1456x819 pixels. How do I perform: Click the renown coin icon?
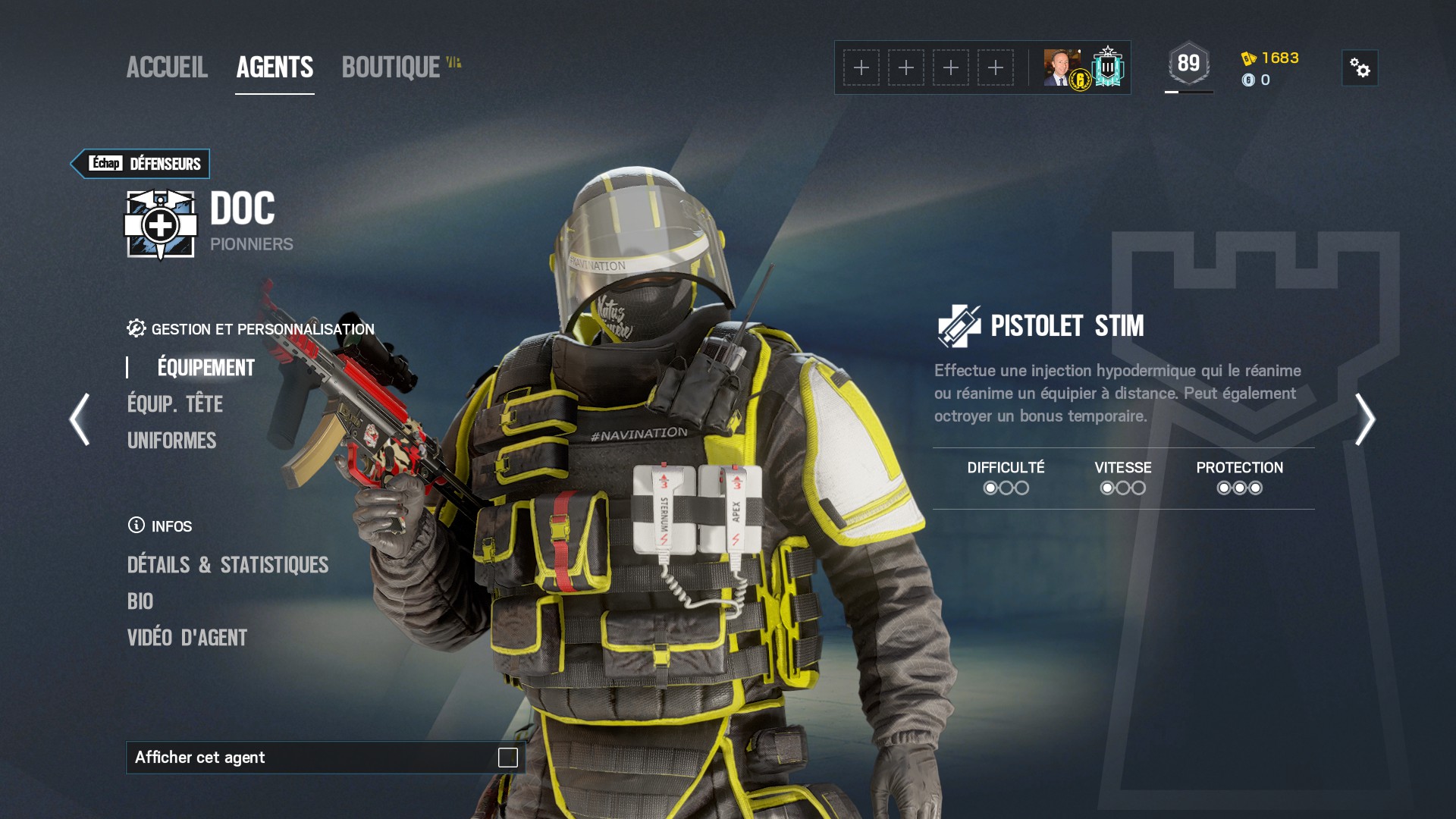coord(1250,81)
